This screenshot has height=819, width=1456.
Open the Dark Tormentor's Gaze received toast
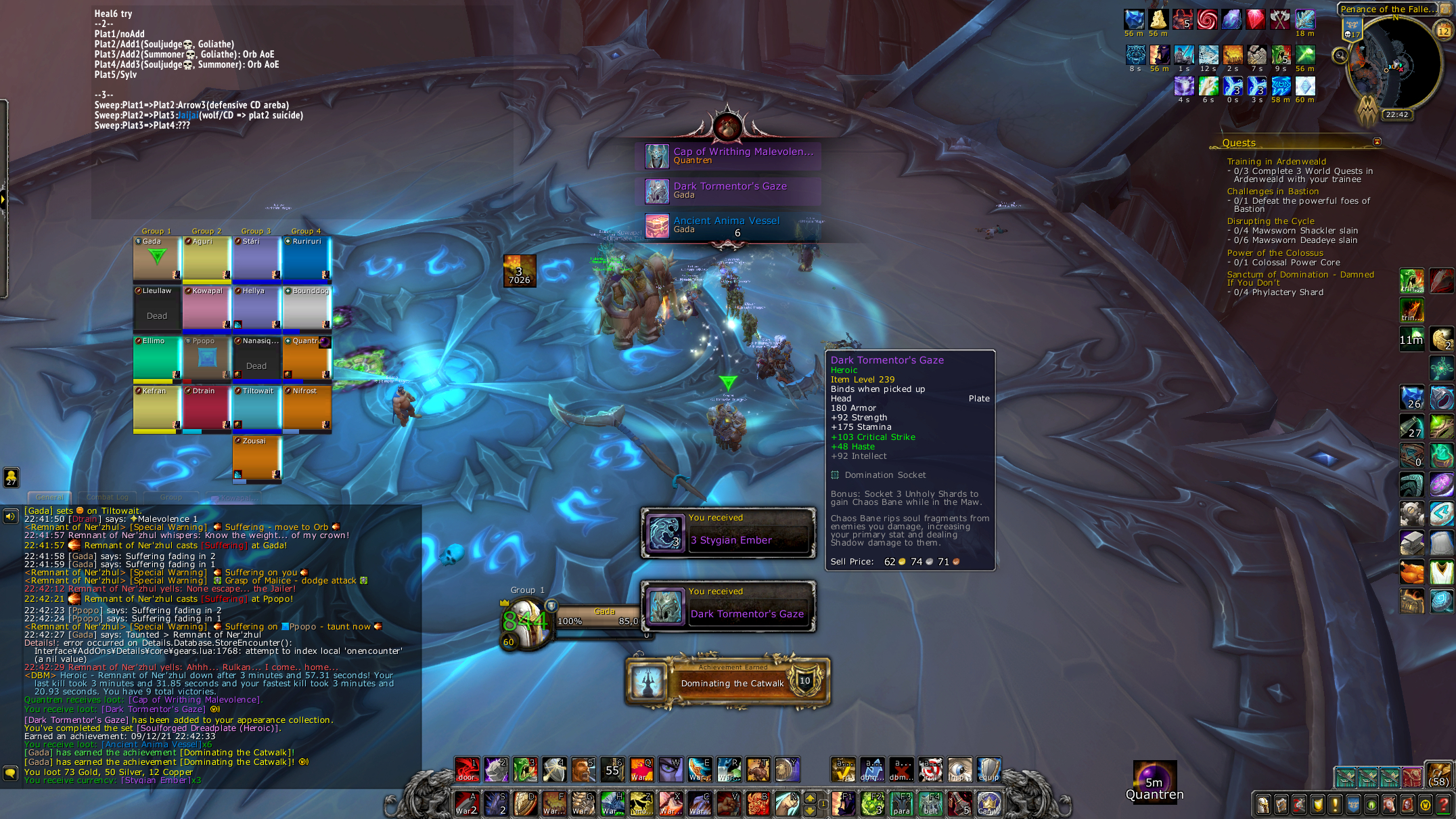coord(728,607)
